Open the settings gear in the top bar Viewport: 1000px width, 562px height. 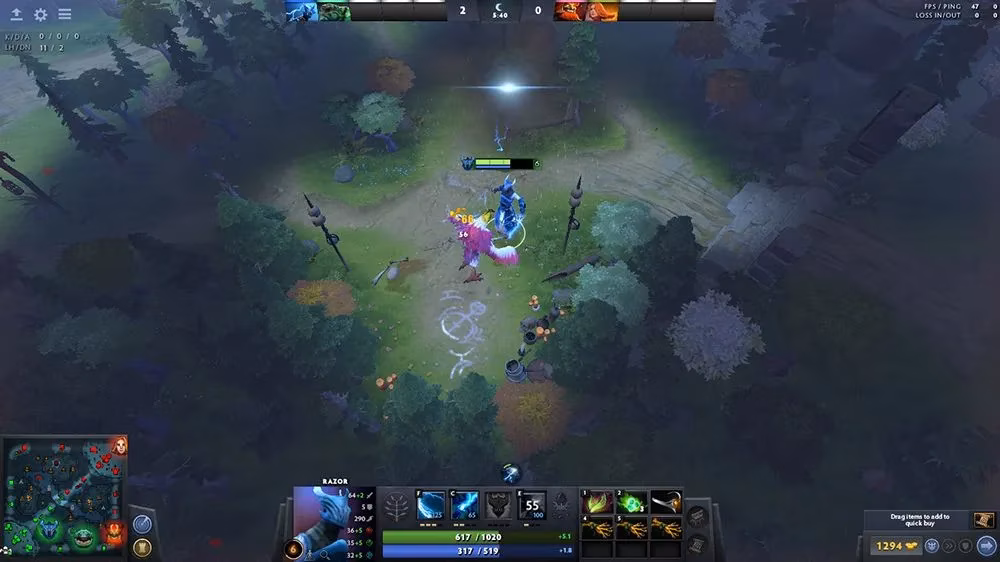[40, 15]
